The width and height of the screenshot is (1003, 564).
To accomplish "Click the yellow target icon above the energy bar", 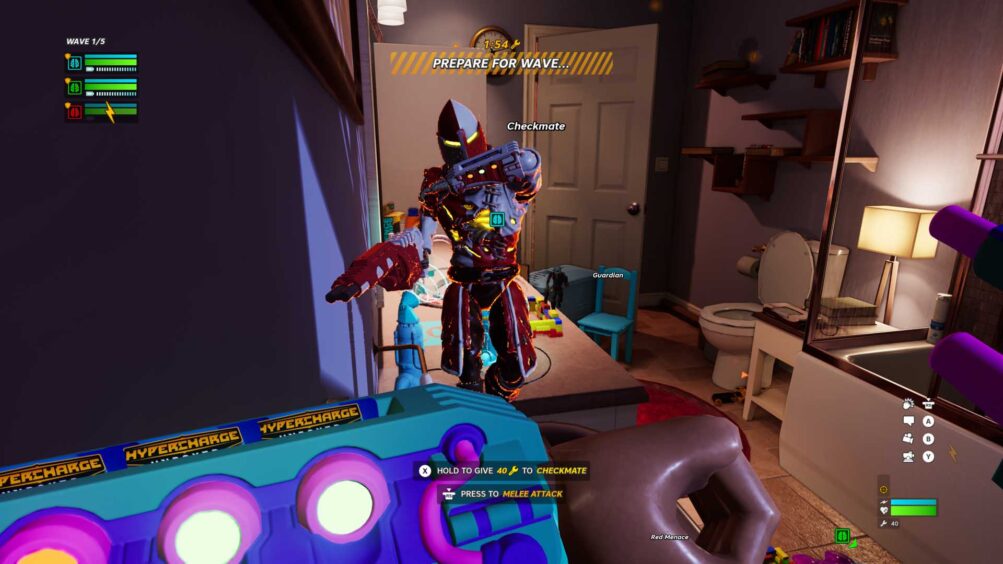I will tap(883, 490).
